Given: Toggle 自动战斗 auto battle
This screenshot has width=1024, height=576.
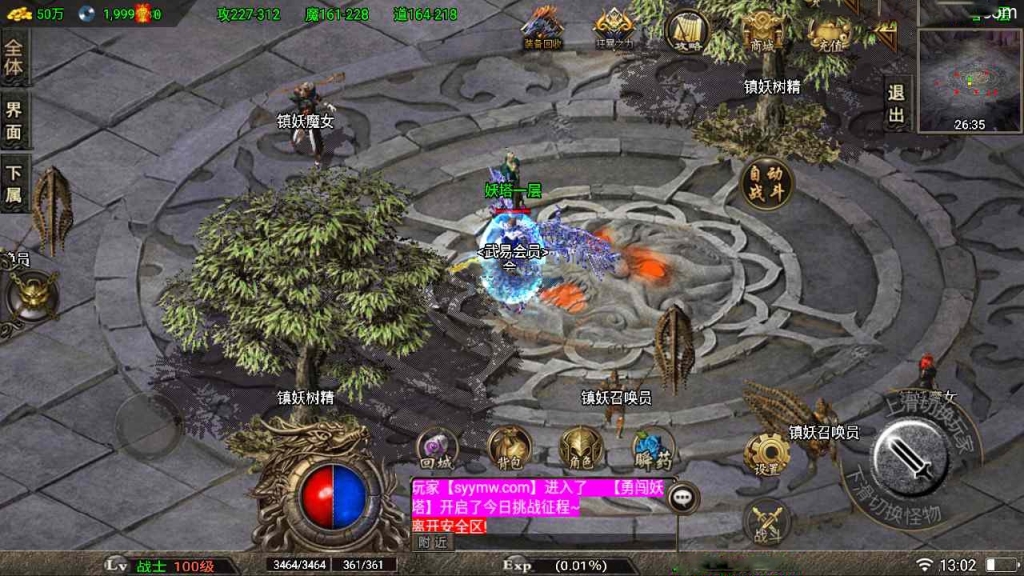Looking at the screenshot, I should coord(767,183).
